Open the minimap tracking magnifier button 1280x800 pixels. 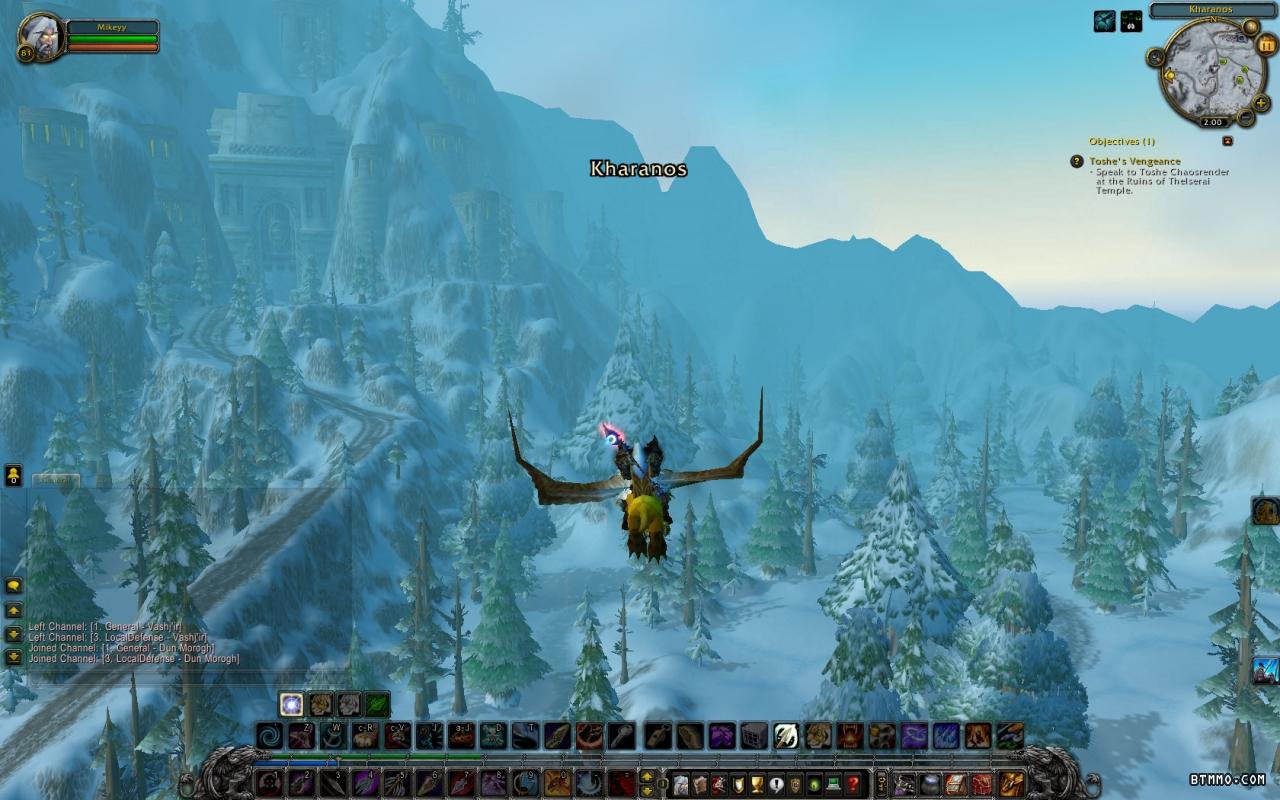click(1156, 57)
